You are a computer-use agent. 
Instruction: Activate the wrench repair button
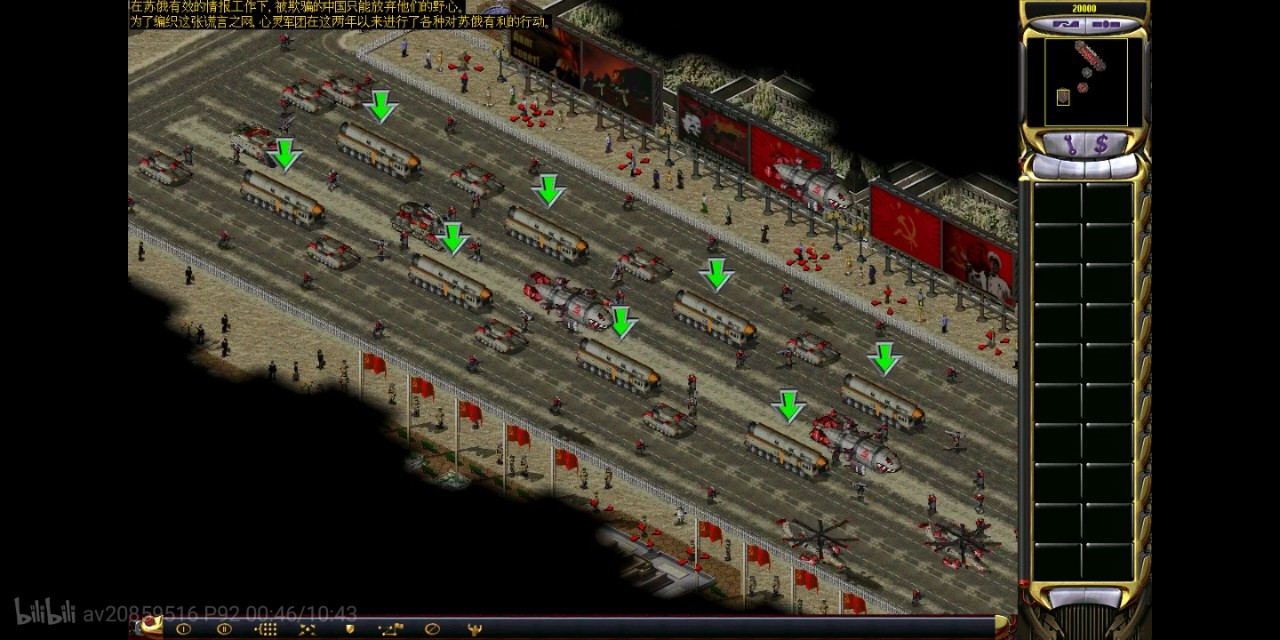(1070, 145)
